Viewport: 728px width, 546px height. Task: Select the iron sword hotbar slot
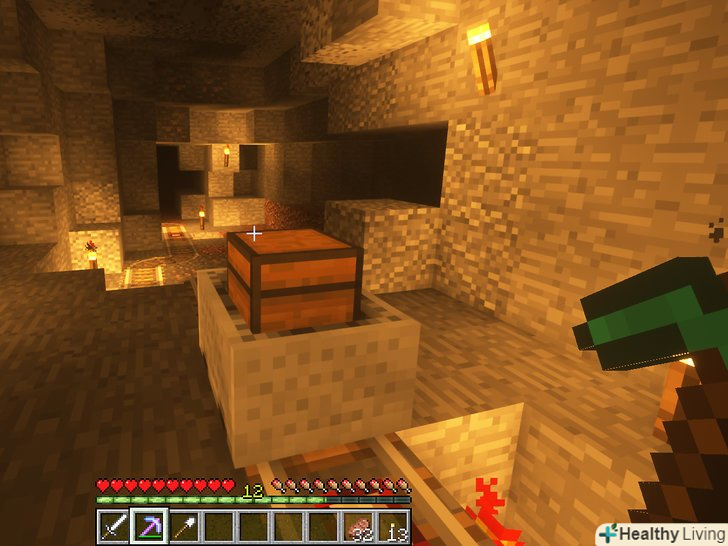[114, 526]
